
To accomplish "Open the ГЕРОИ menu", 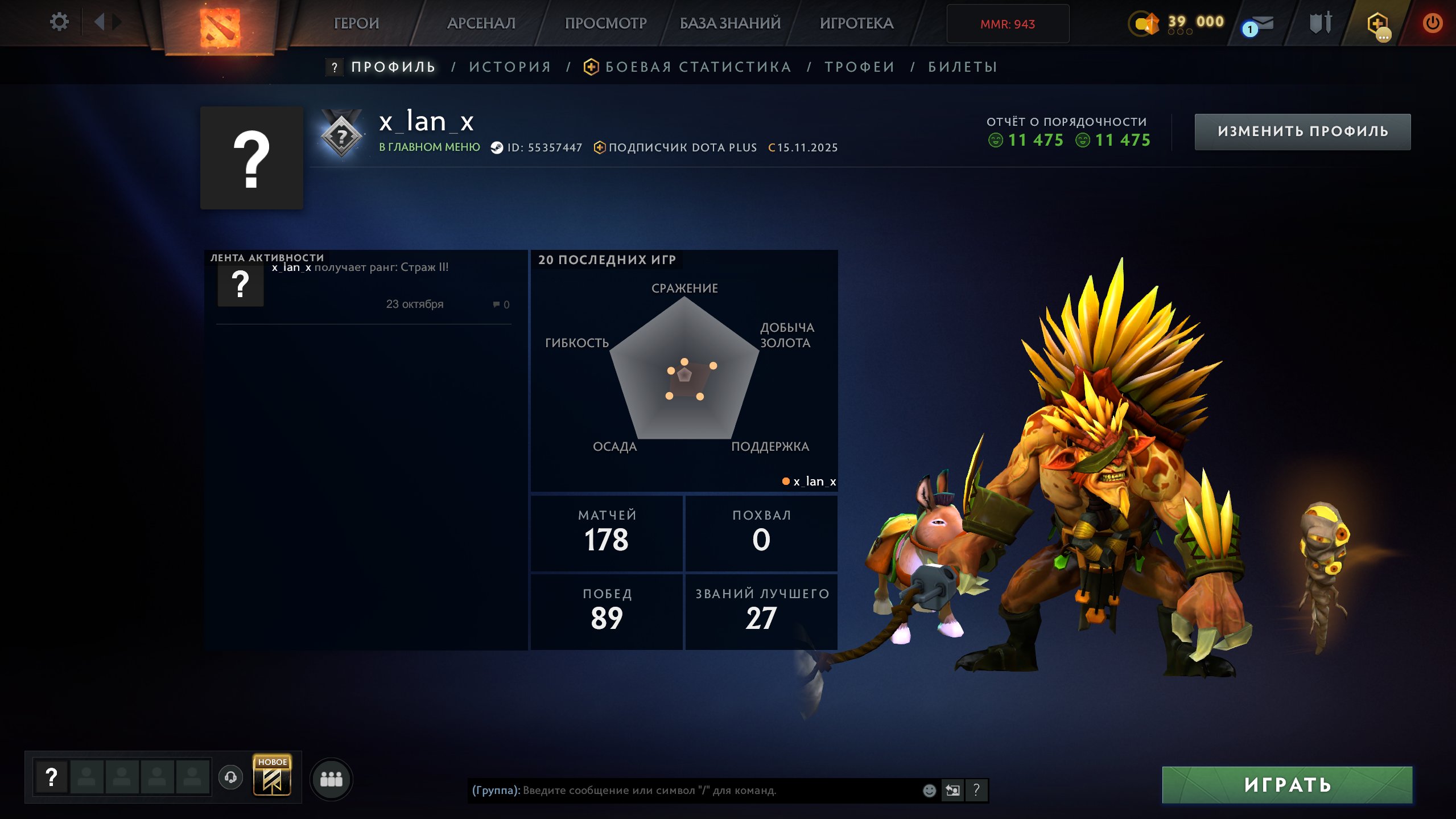I will pos(356,23).
